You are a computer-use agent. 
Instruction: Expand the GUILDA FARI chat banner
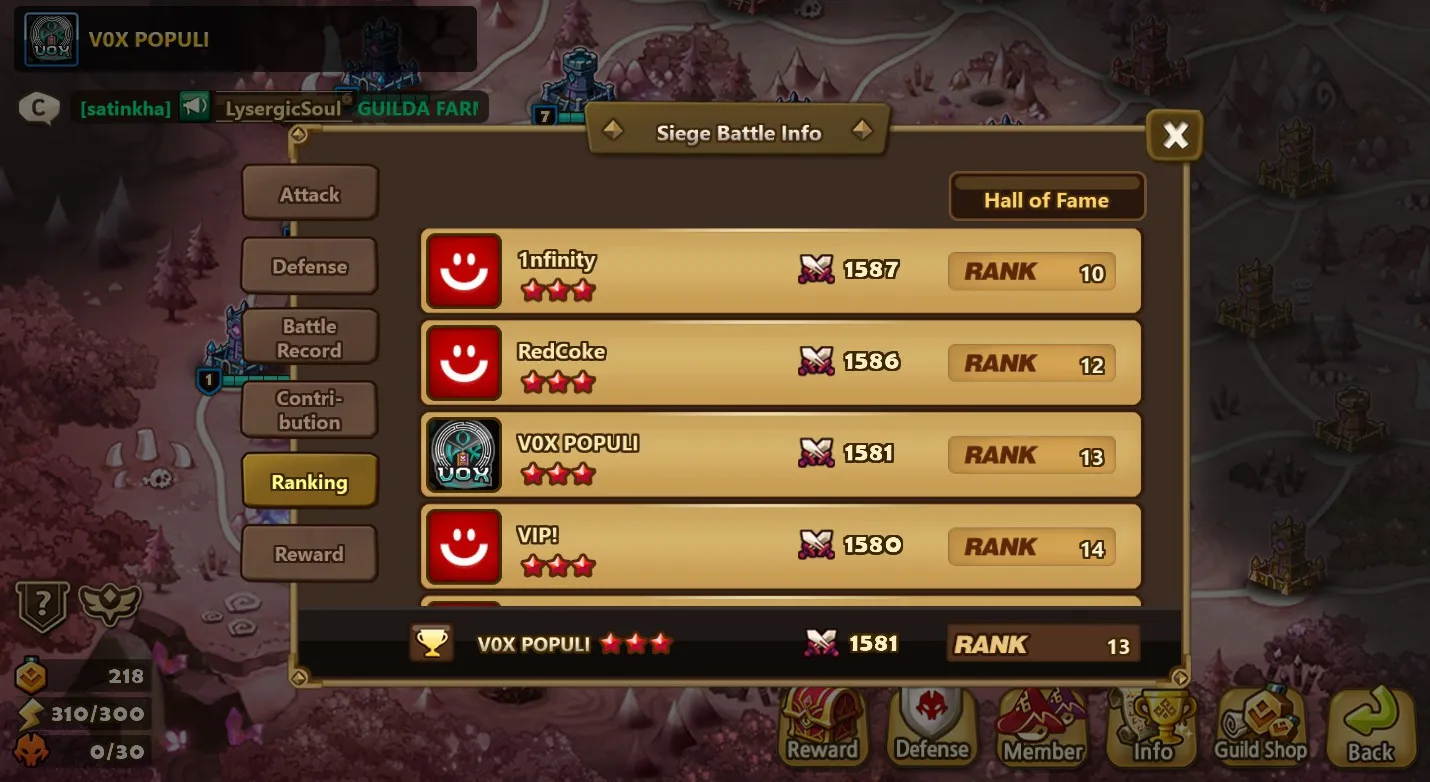point(420,107)
